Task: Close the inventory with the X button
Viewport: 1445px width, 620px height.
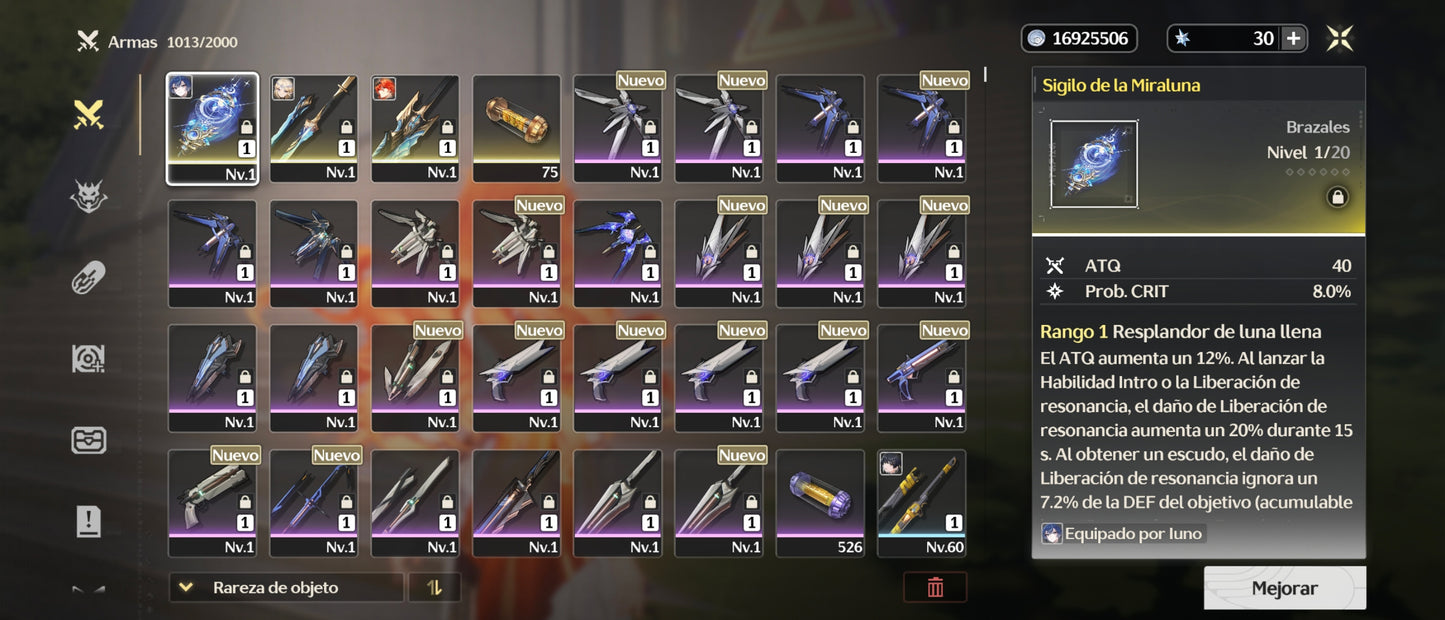Action: pyautogui.click(x=1339, y=39)
